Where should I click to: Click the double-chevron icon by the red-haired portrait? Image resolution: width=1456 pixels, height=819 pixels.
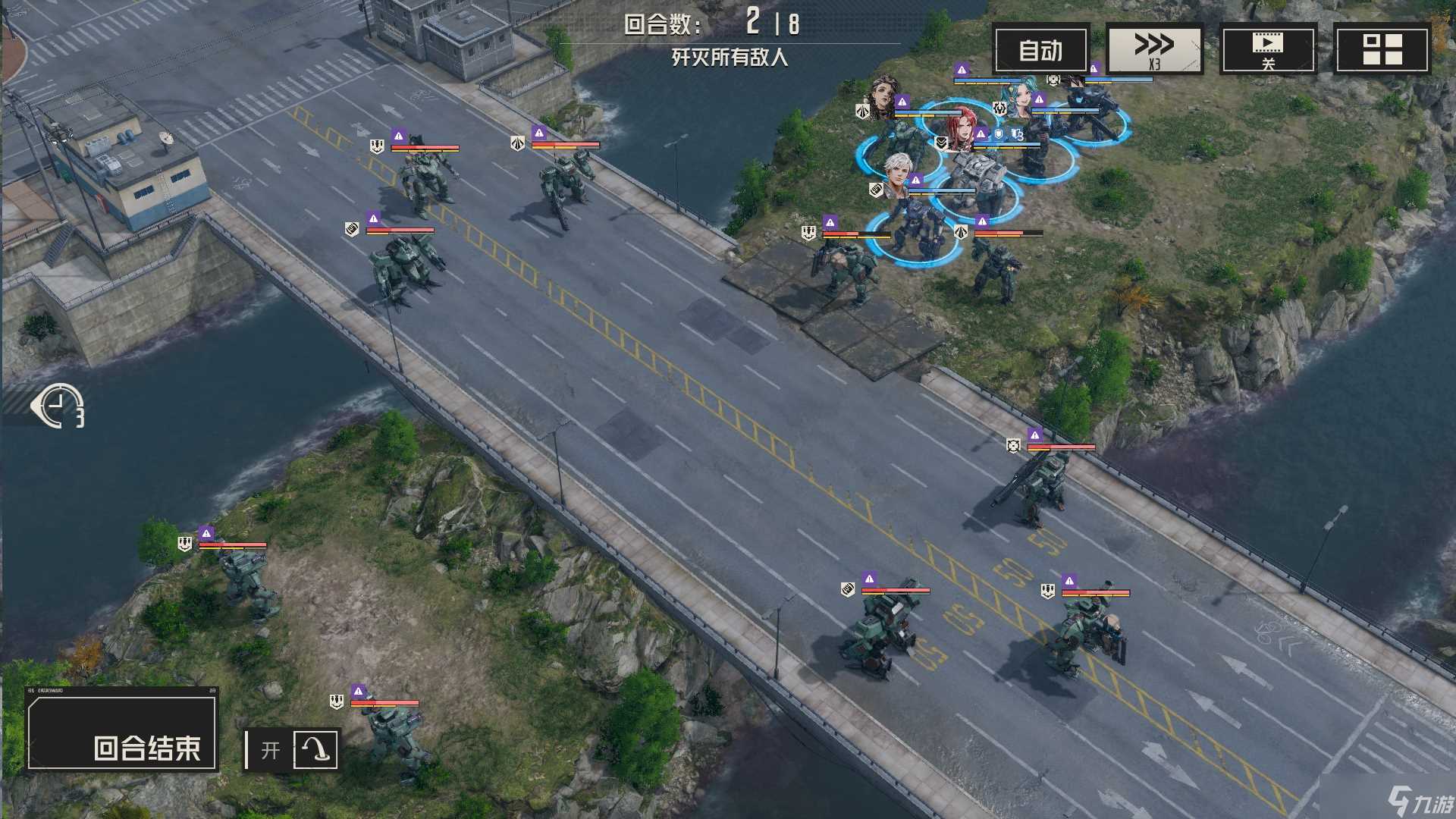tap(942, 143)
